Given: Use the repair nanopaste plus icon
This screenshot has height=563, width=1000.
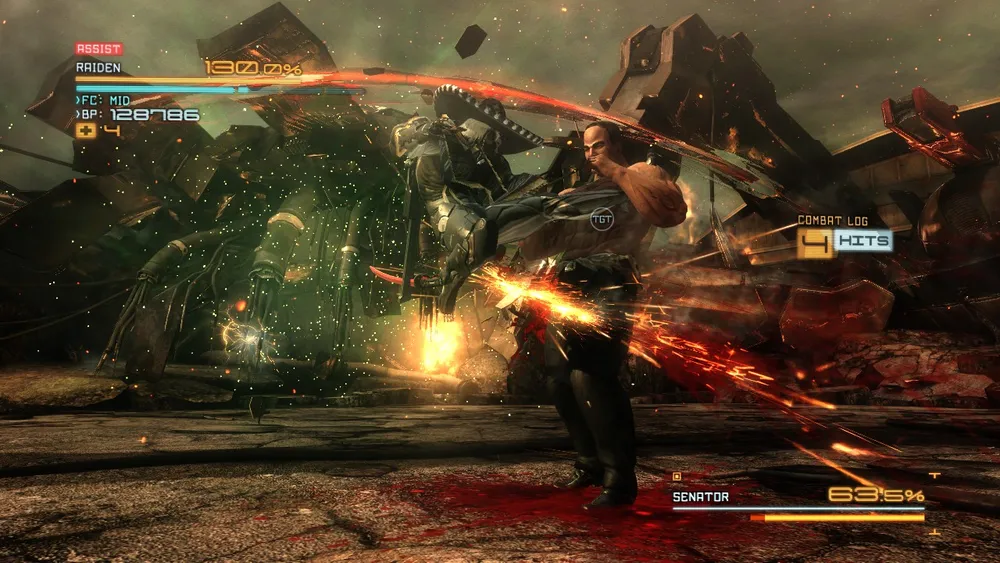Looking at the screenshot, I should 85,130.
